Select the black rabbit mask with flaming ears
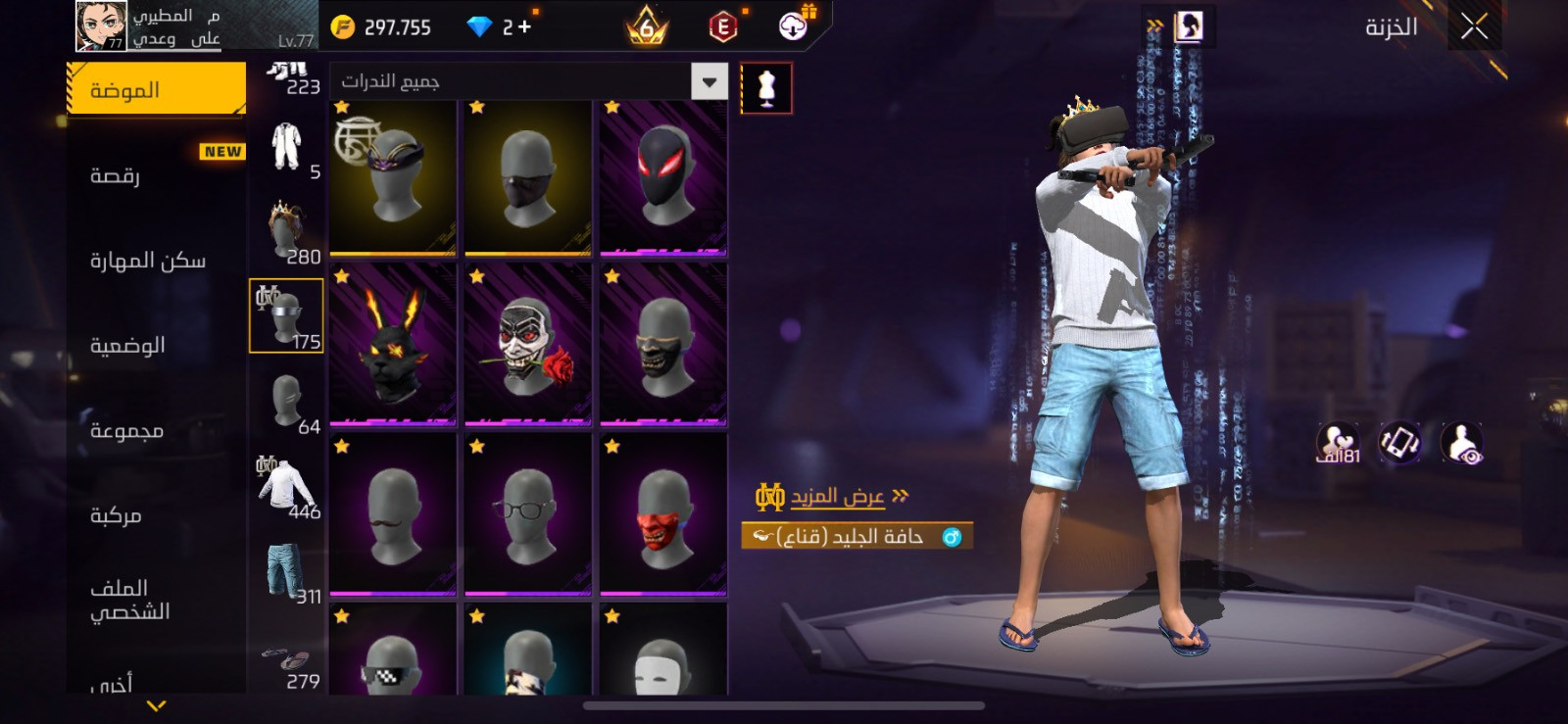 pyautogui.click(x=393, y=346)
